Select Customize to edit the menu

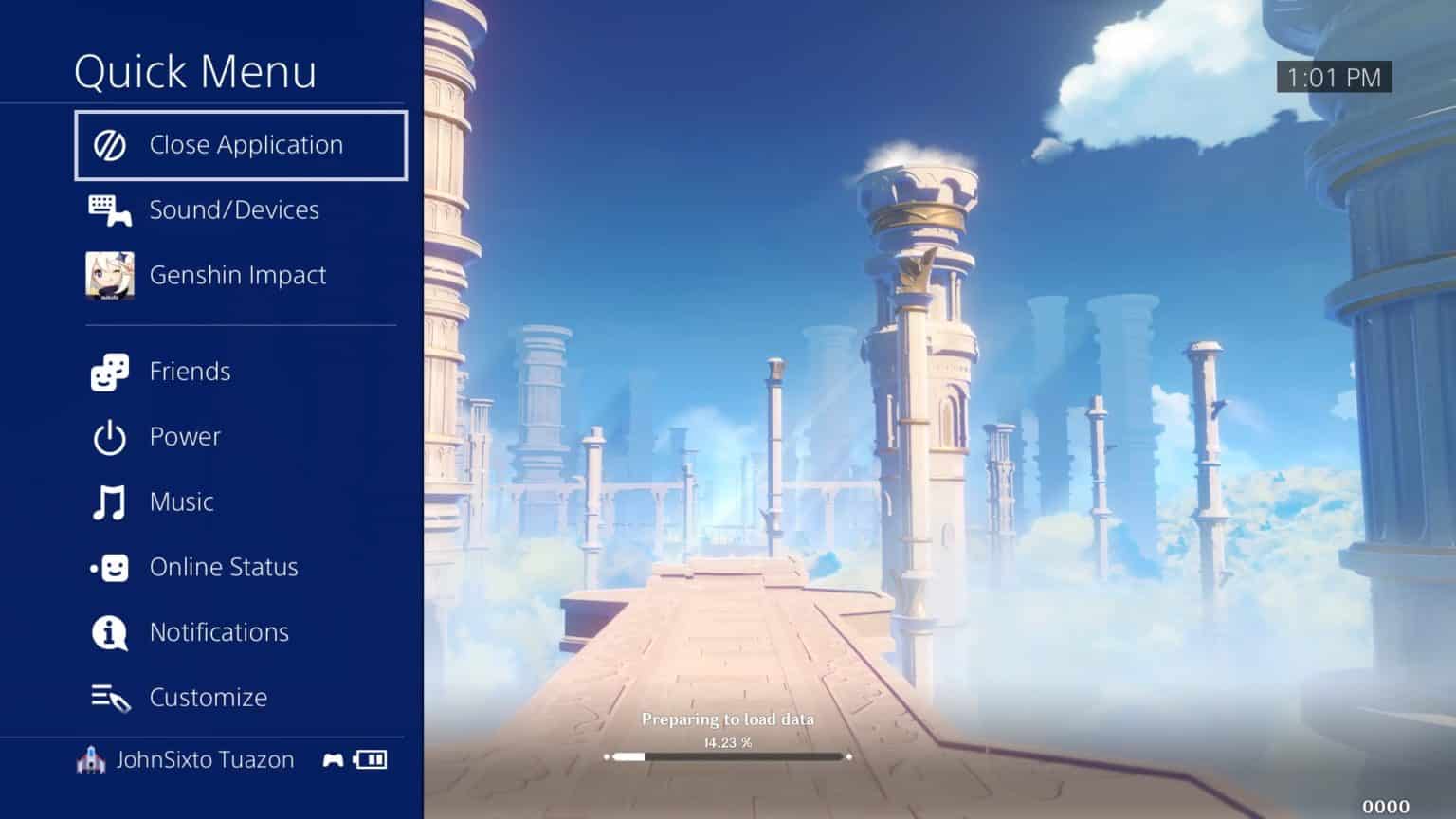coord(209,698)
